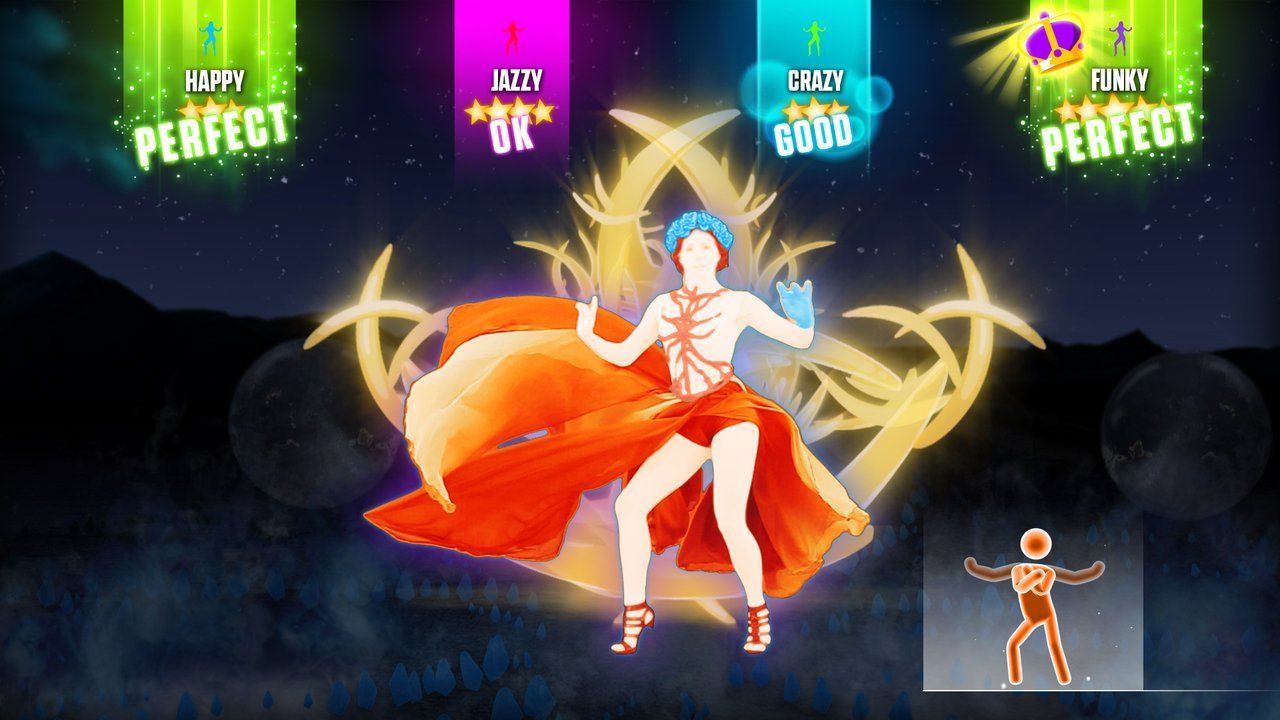Click the OK rating text under Jazzy
This screenshot has height=720, width=1280.
coord(512,133)
